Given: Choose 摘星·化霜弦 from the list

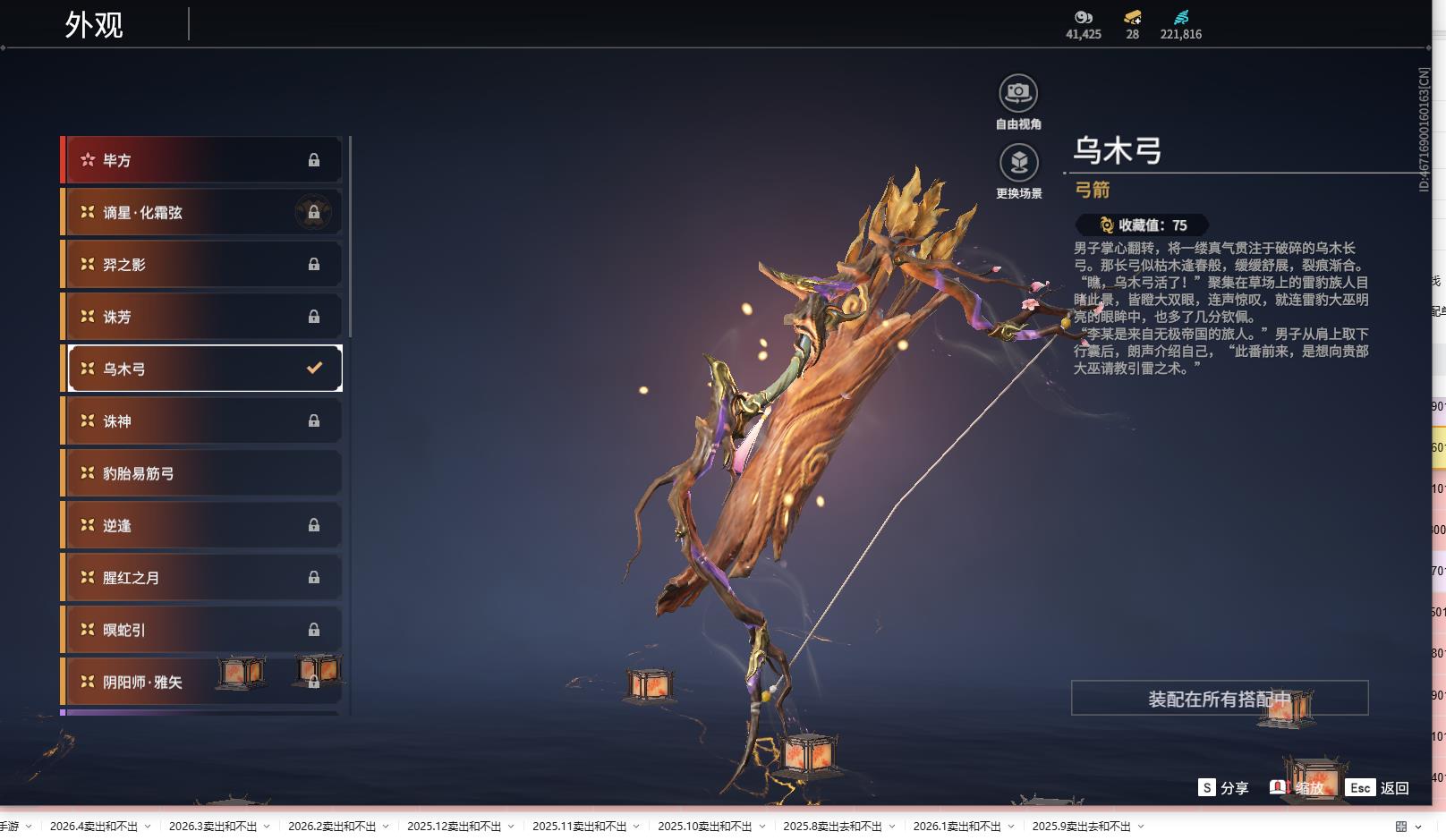Looking at the screenshot, I should (201, 213).
